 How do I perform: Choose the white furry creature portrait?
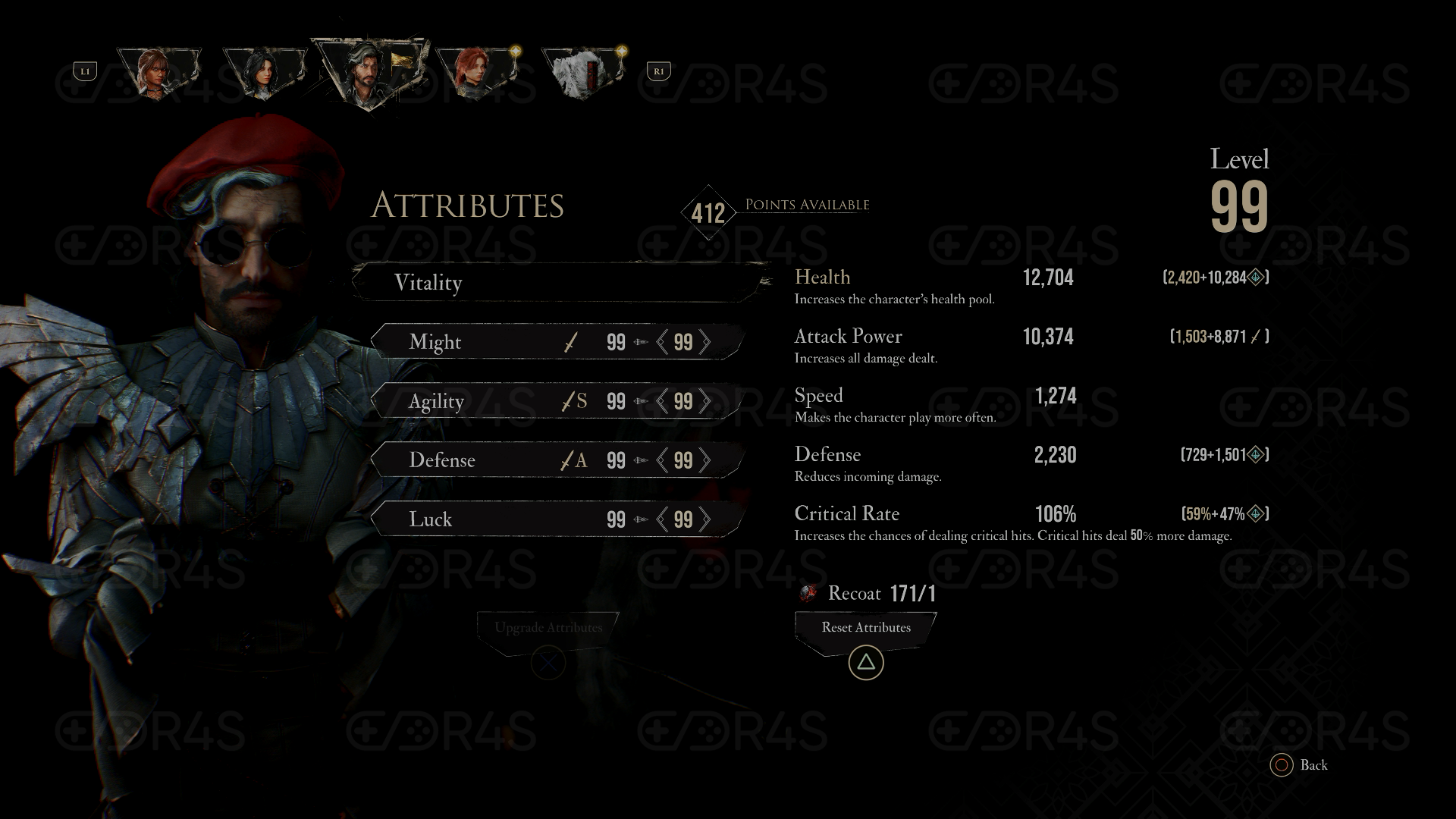582,74
